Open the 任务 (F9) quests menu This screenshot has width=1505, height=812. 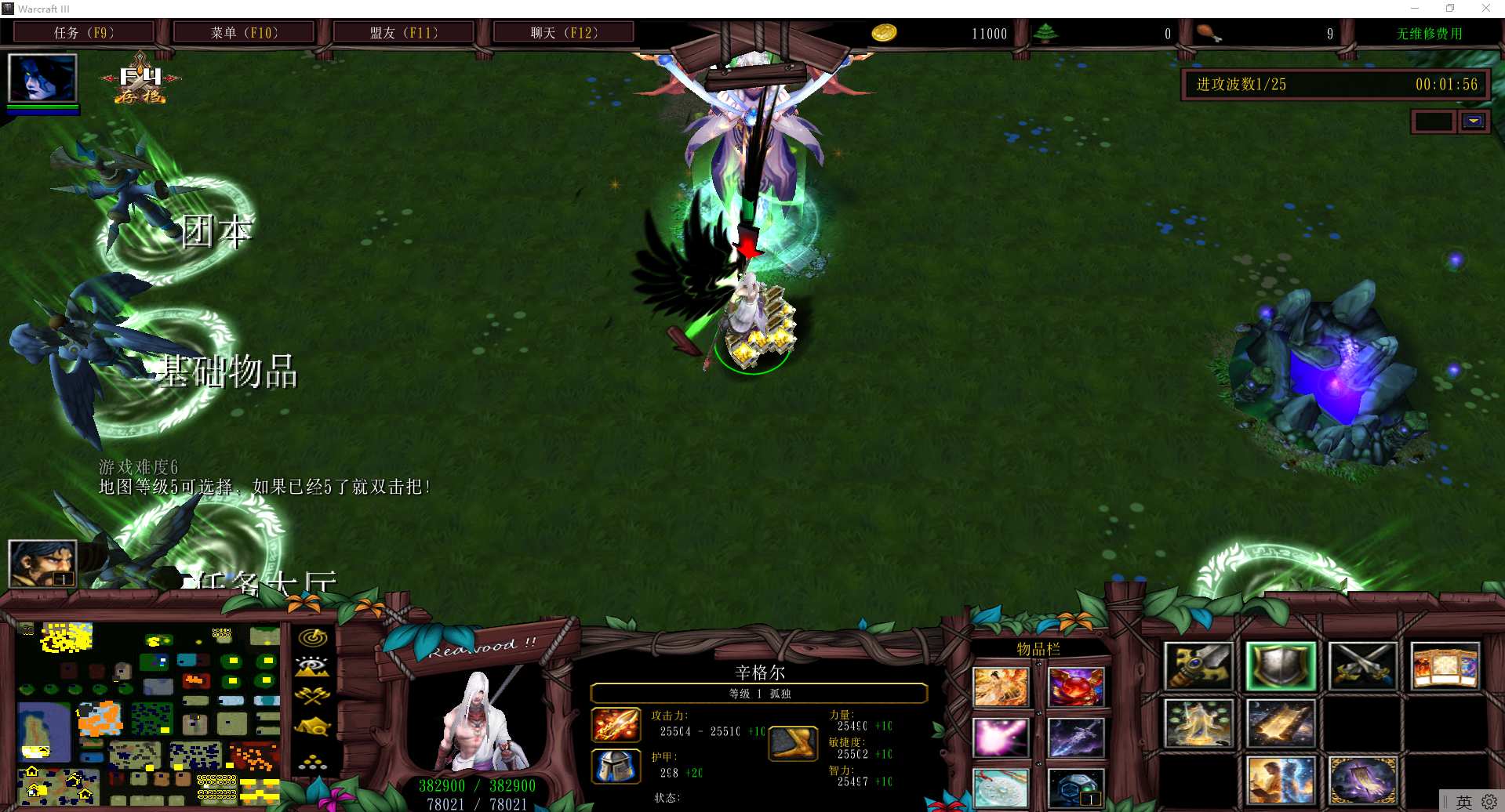tap(83, 33)
